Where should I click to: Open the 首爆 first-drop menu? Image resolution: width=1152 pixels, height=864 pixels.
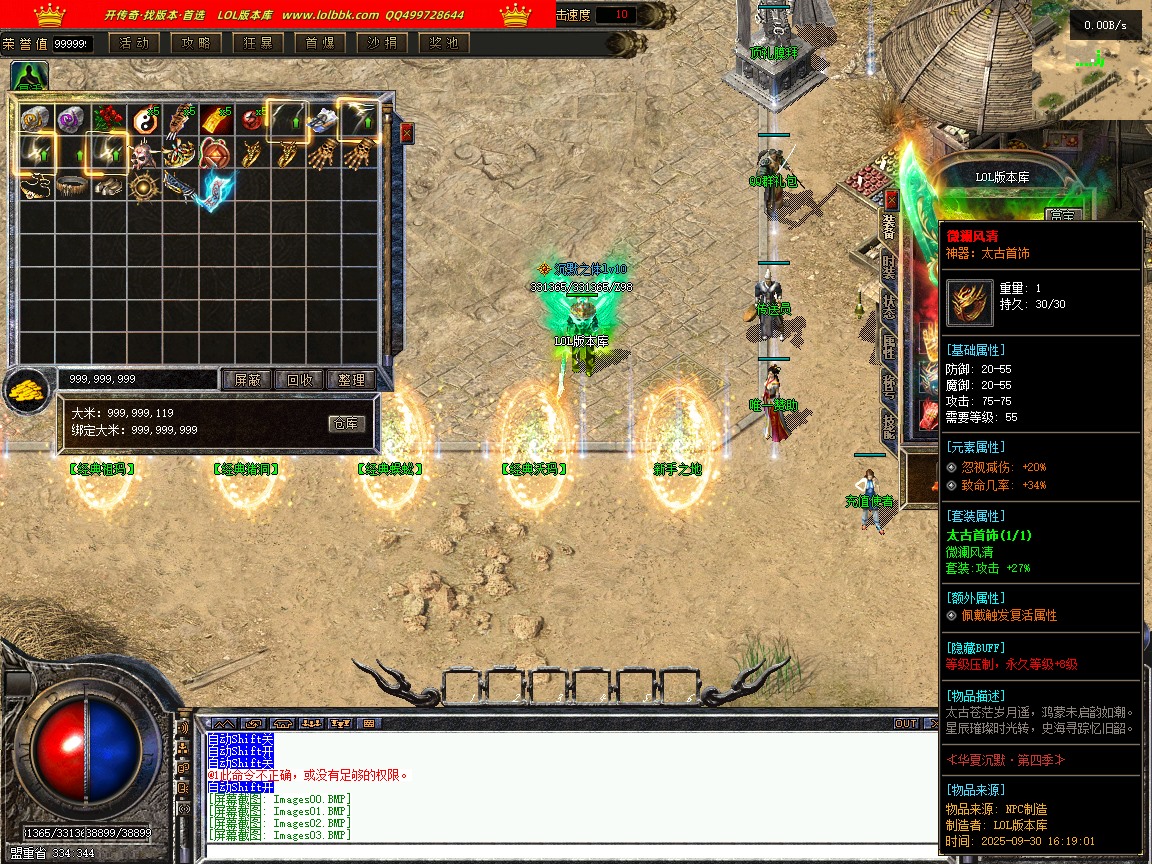(x=320, y=43)
